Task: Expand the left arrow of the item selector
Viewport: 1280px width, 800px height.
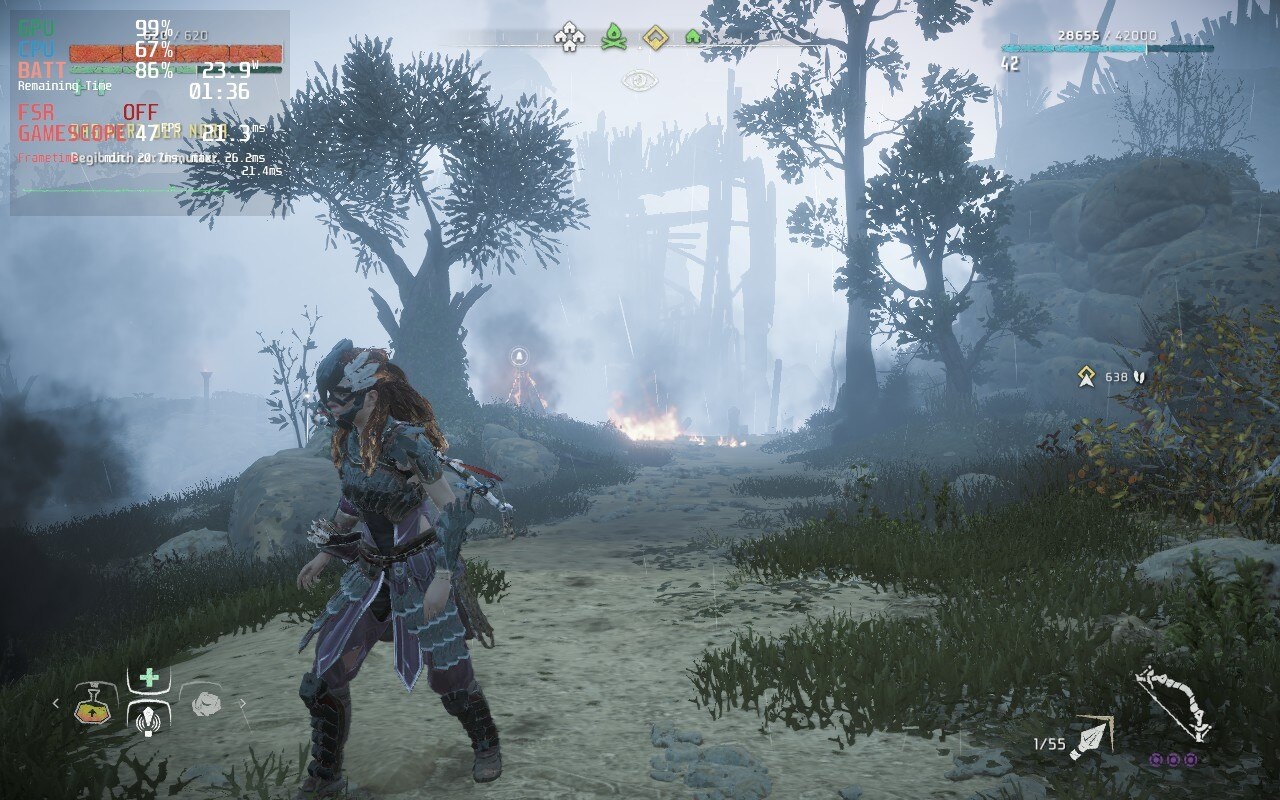Action: coord(55,703)
